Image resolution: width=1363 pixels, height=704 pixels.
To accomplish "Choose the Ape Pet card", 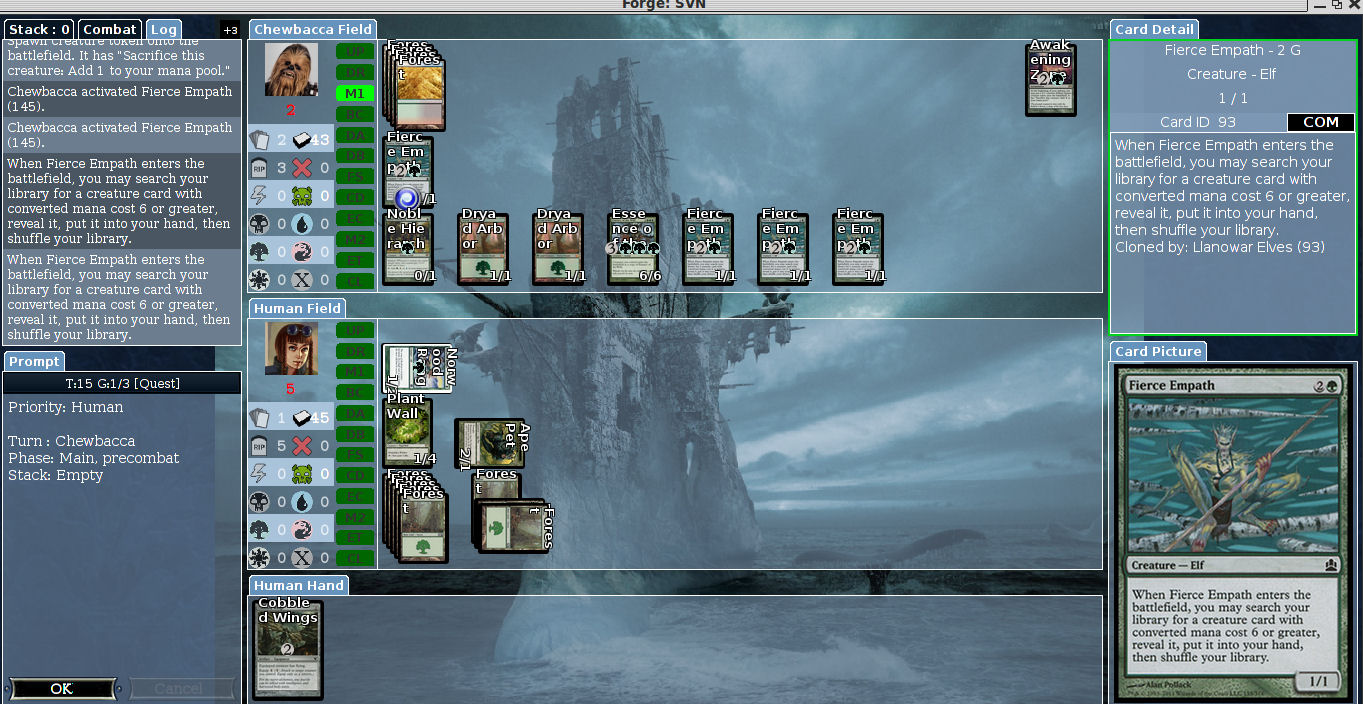I will click(x=490, y=444).
